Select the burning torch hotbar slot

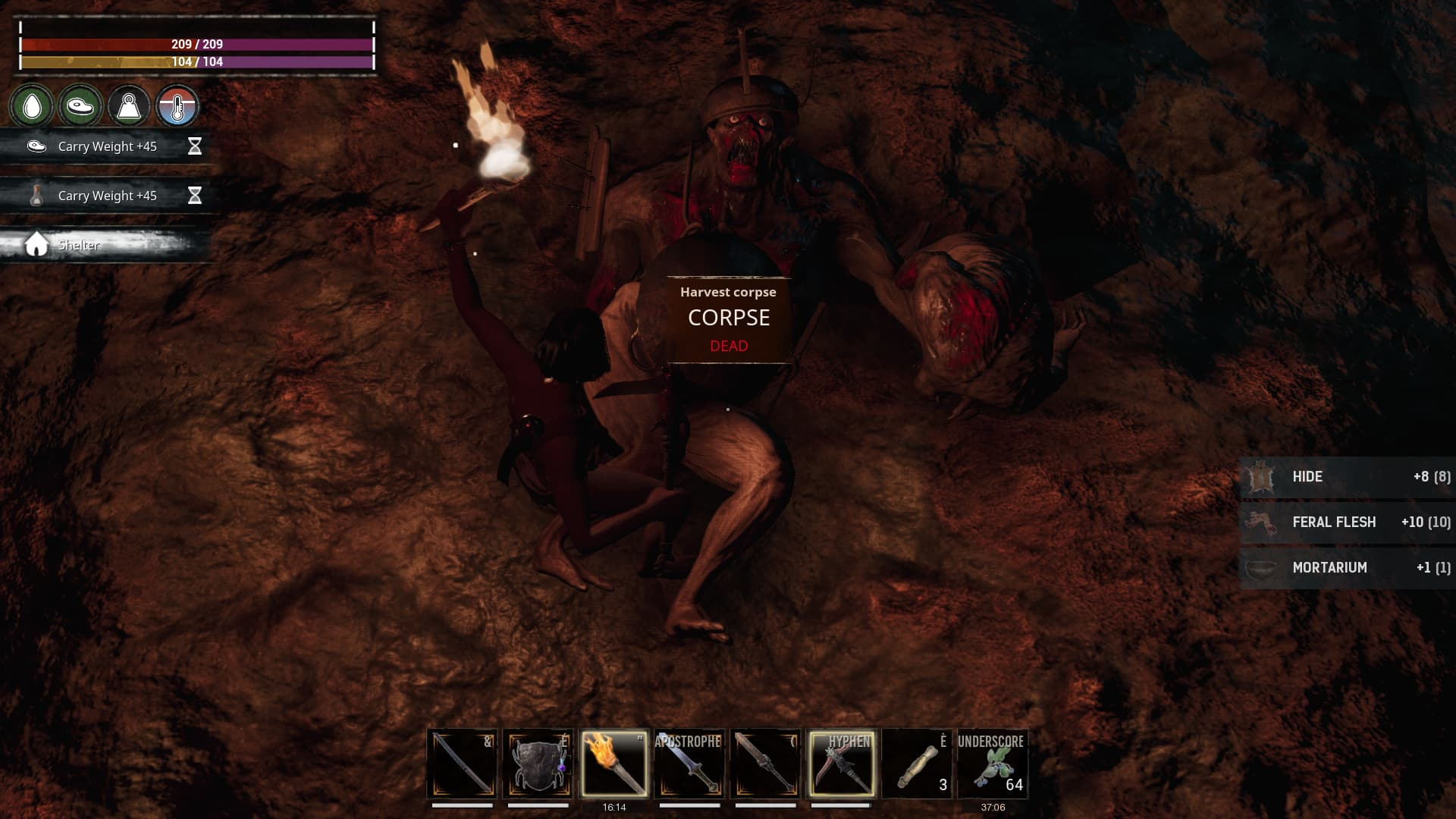pos(613,764)
